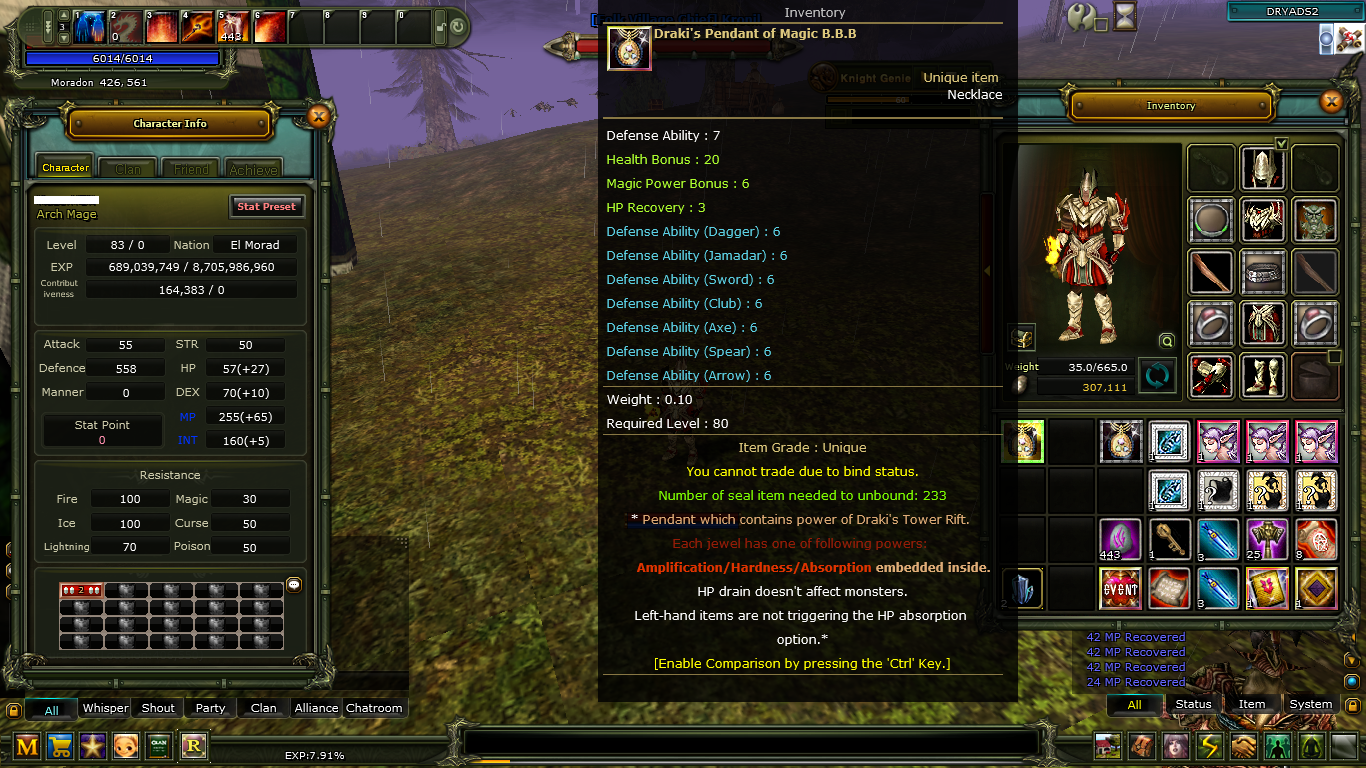
Task: Switch to the Item tab in the inventory panel
Action: coord(1252,704)
